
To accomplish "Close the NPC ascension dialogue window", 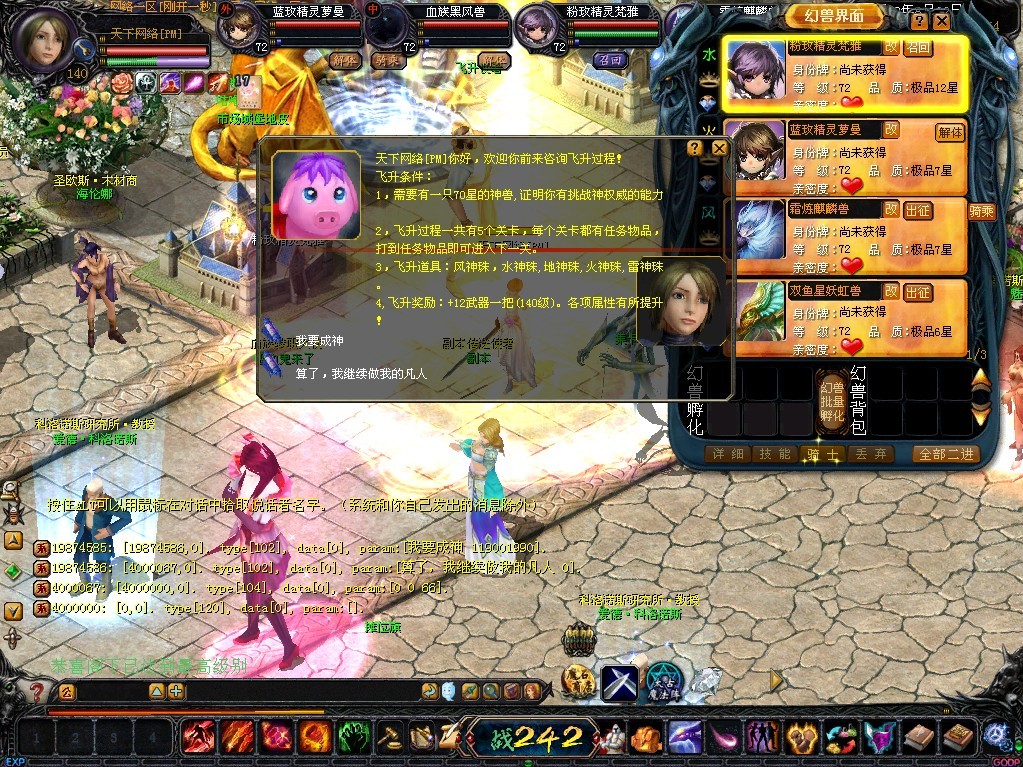I will 719,148.
